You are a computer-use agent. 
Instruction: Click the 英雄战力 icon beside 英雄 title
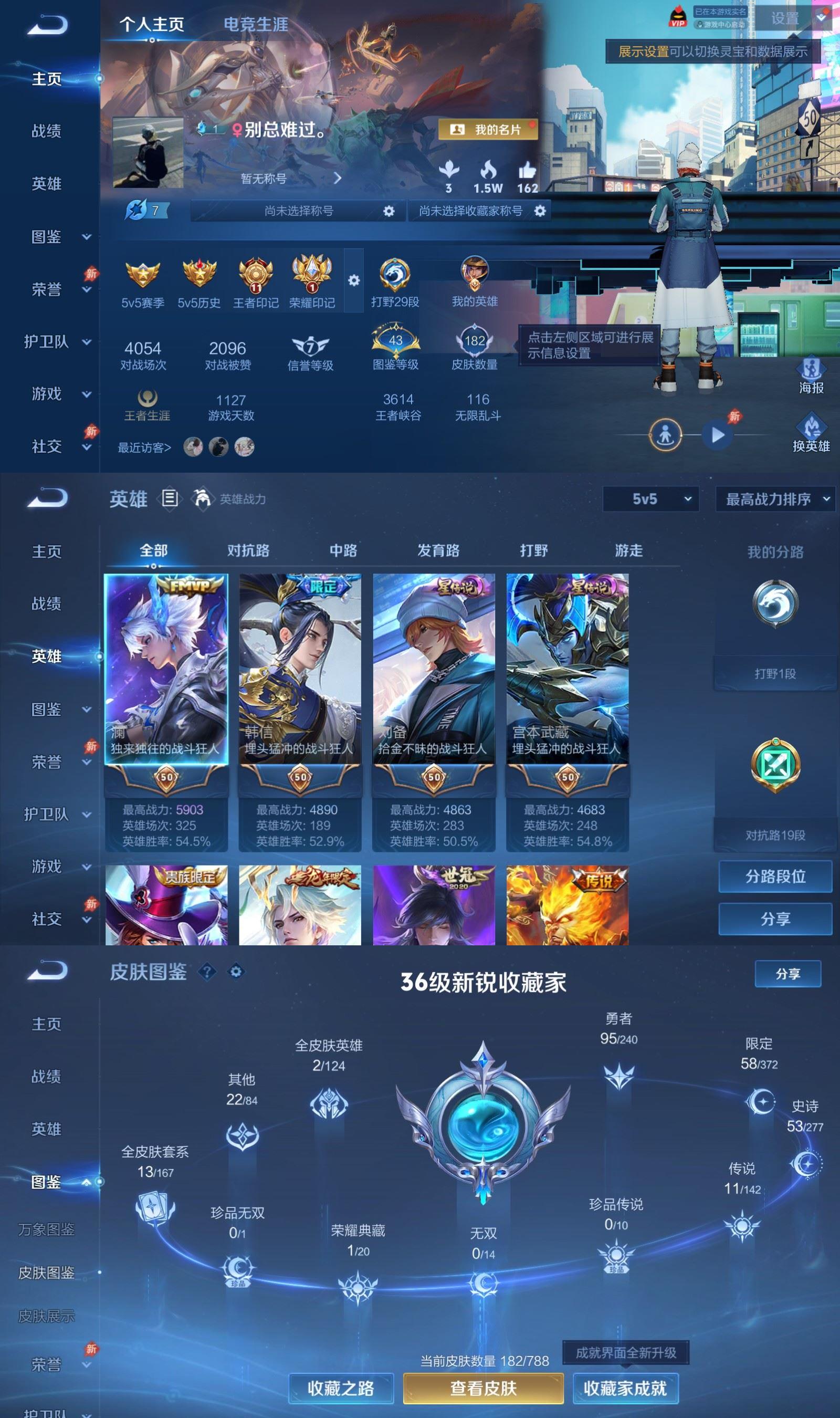pyautogui.click(x=204, y=498)
